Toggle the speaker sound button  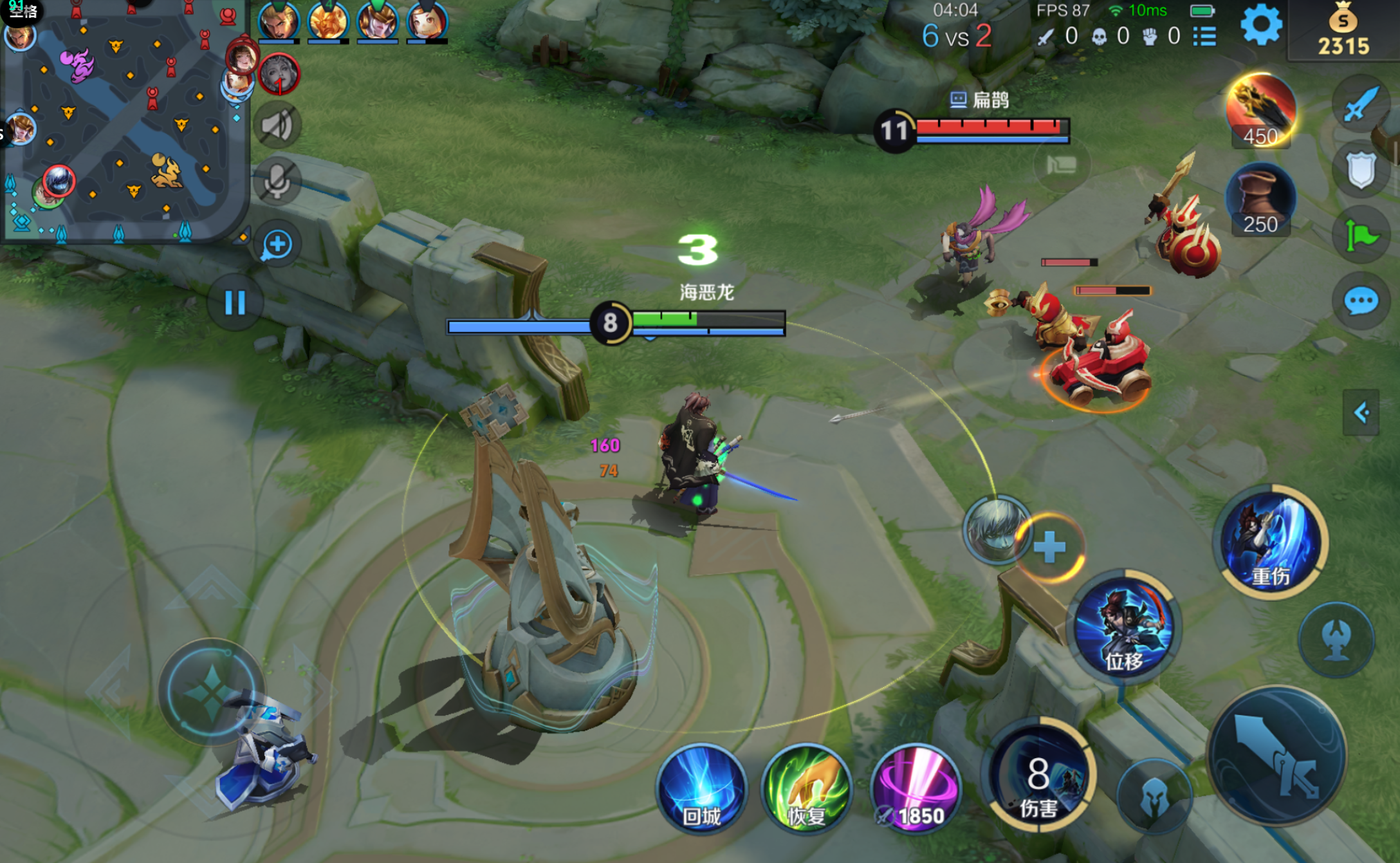277,125
